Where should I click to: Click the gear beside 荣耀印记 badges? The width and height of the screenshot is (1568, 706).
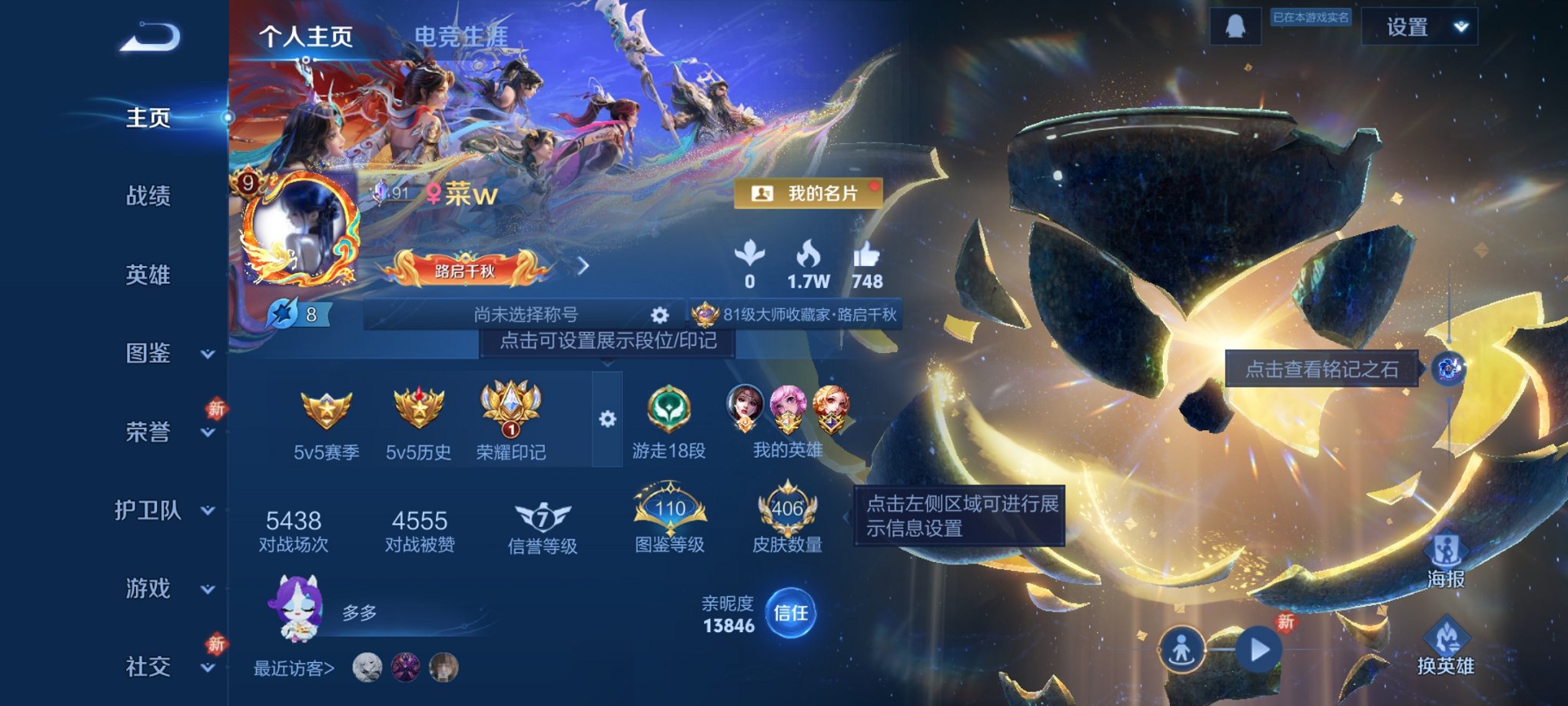(x=608, y=418)
